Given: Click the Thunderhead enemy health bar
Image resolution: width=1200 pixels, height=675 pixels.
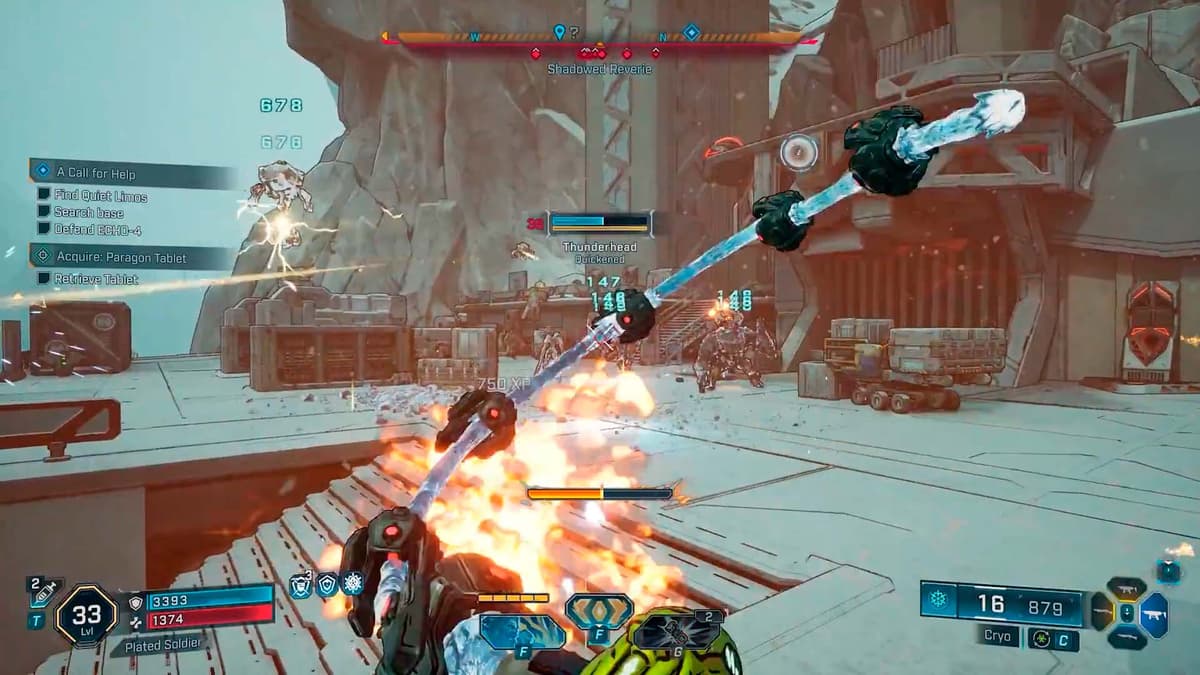Looking at the screenshot, I should point(599,223).
